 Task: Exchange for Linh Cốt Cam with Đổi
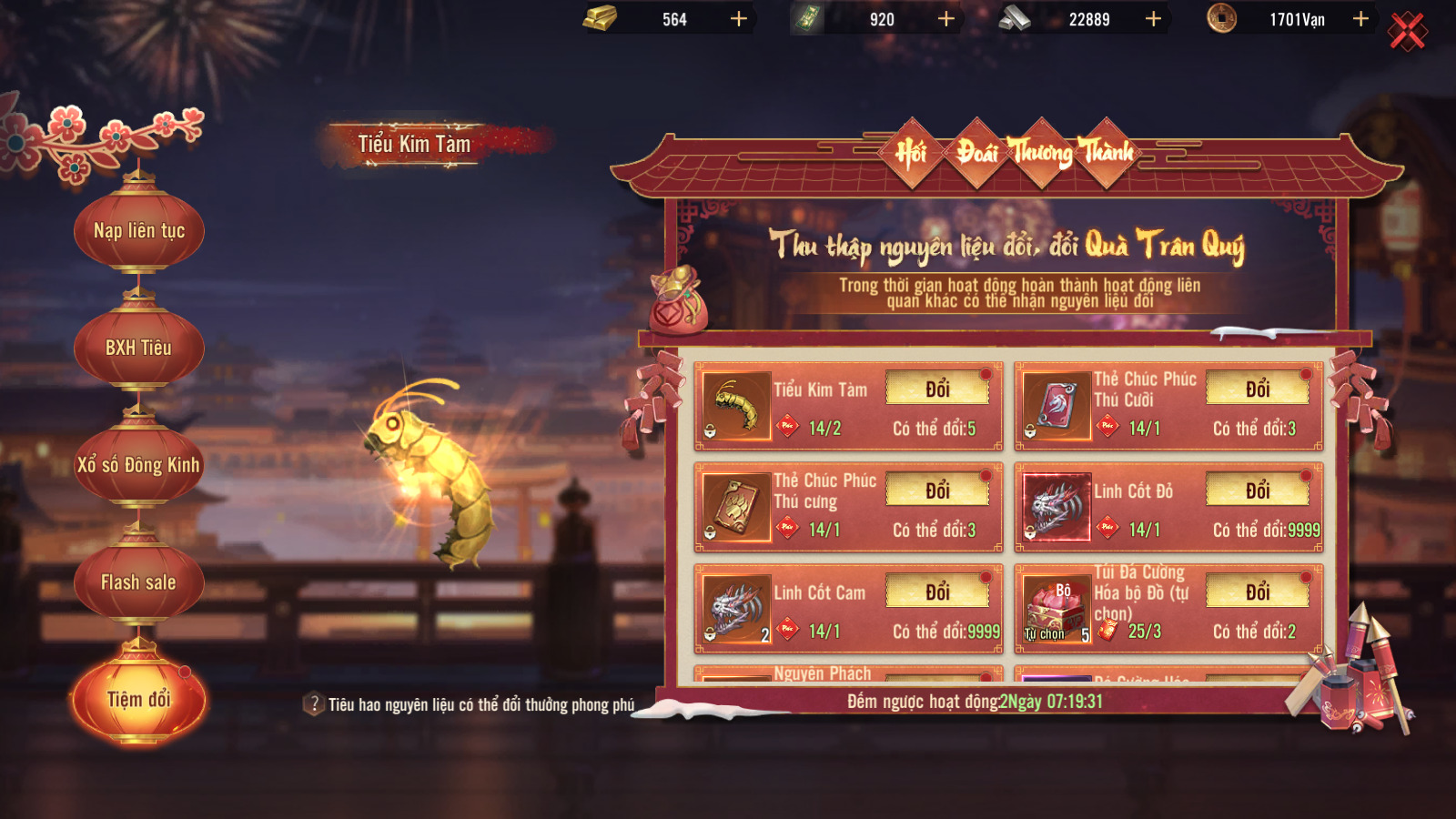coord(937,592)
